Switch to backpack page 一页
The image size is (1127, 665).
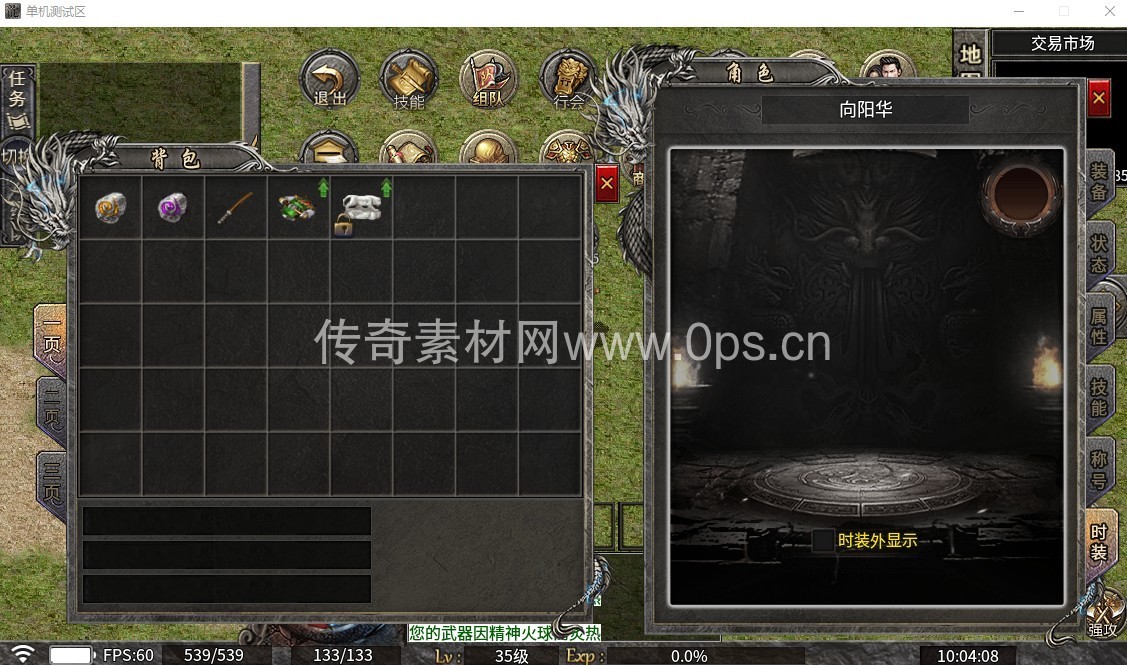click(x=52, y=341)
